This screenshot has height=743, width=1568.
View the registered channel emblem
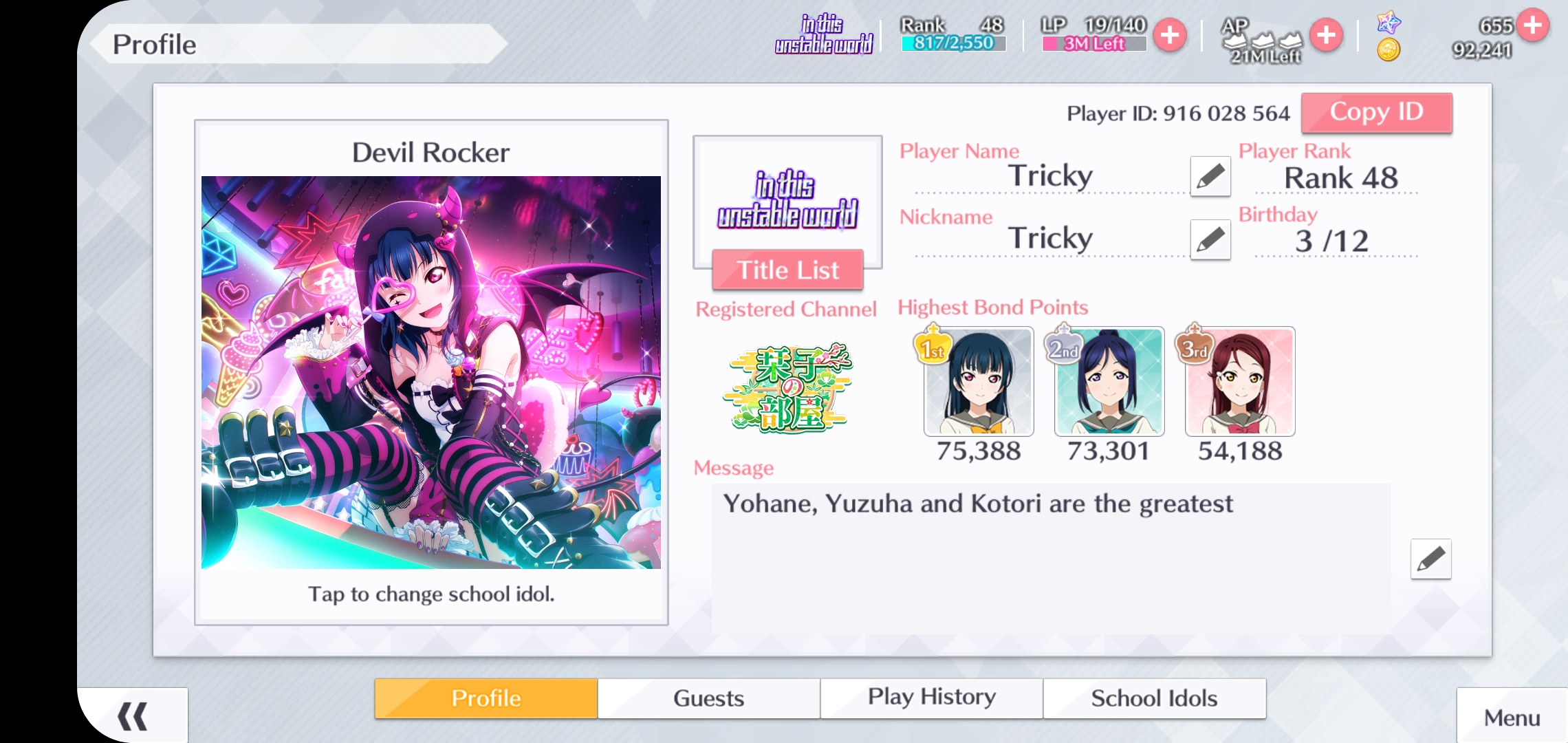coord(788,389)
